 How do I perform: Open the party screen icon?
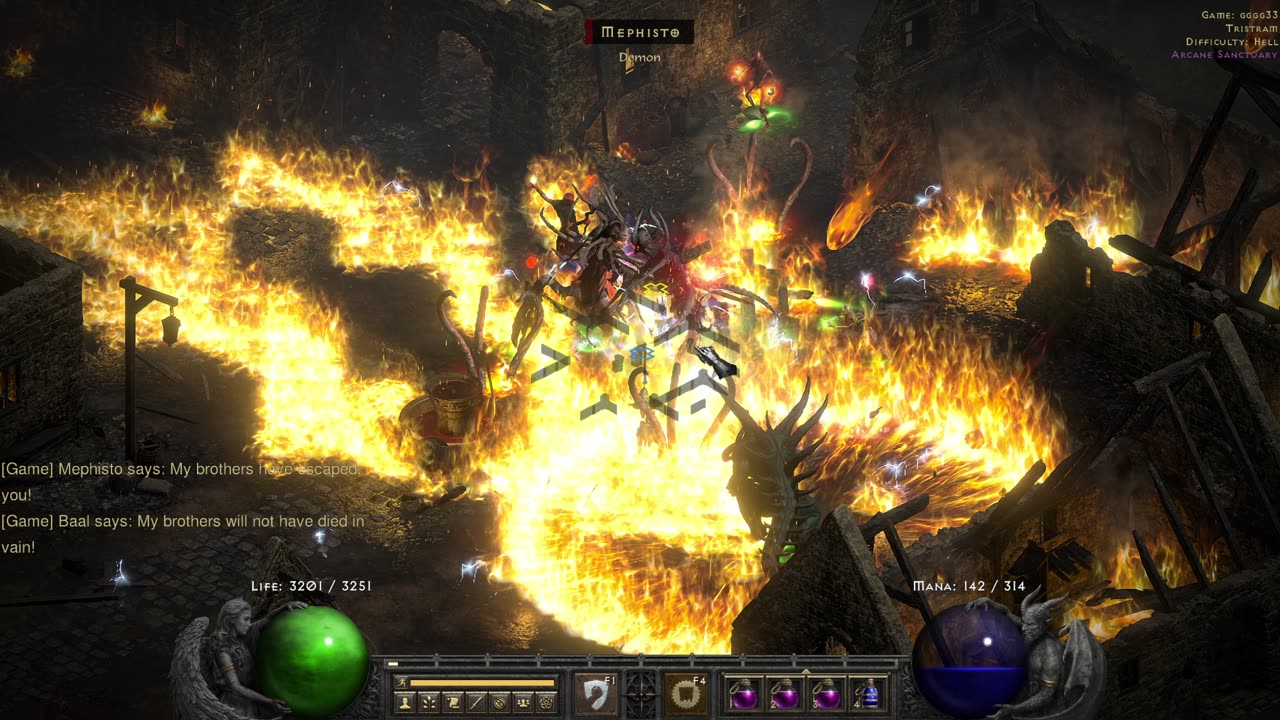522,703
